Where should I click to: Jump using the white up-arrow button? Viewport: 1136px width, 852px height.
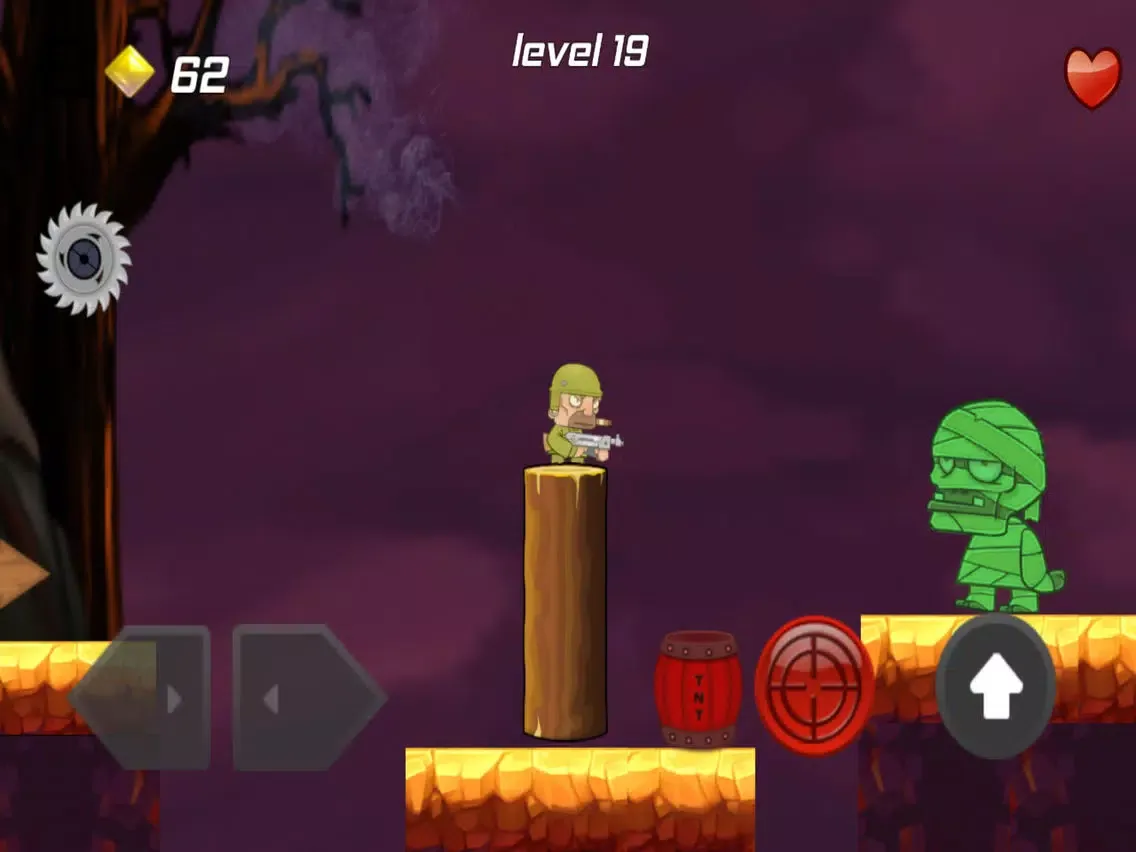996,686
